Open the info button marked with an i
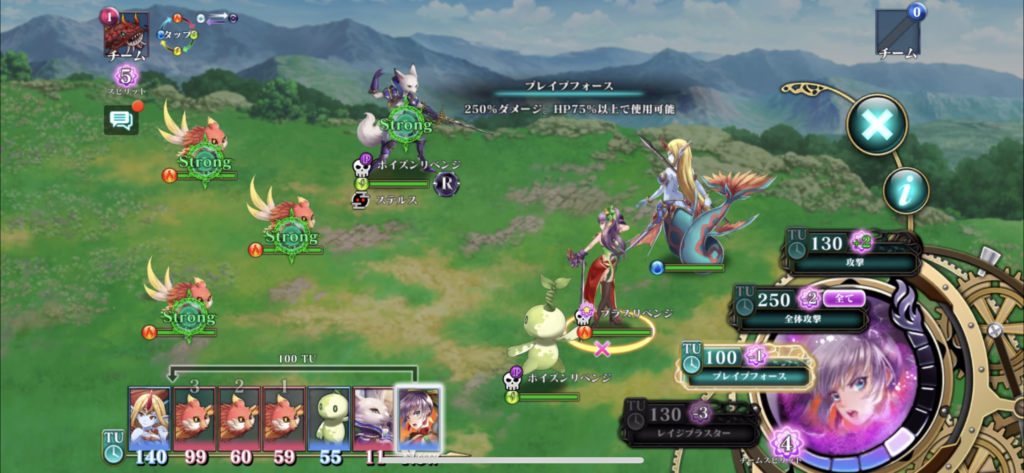The image size is (1024, 473). (x=905, y=189)
